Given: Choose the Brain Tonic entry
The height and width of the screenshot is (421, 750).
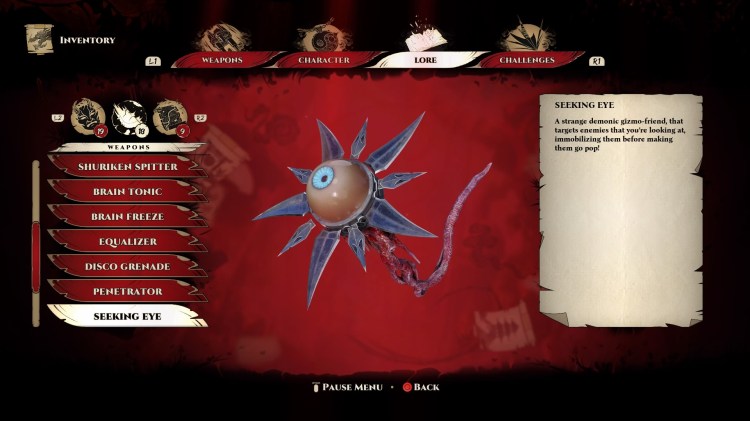Looking at the screenshot, I should pyautogui.click(x=128, y=191).
